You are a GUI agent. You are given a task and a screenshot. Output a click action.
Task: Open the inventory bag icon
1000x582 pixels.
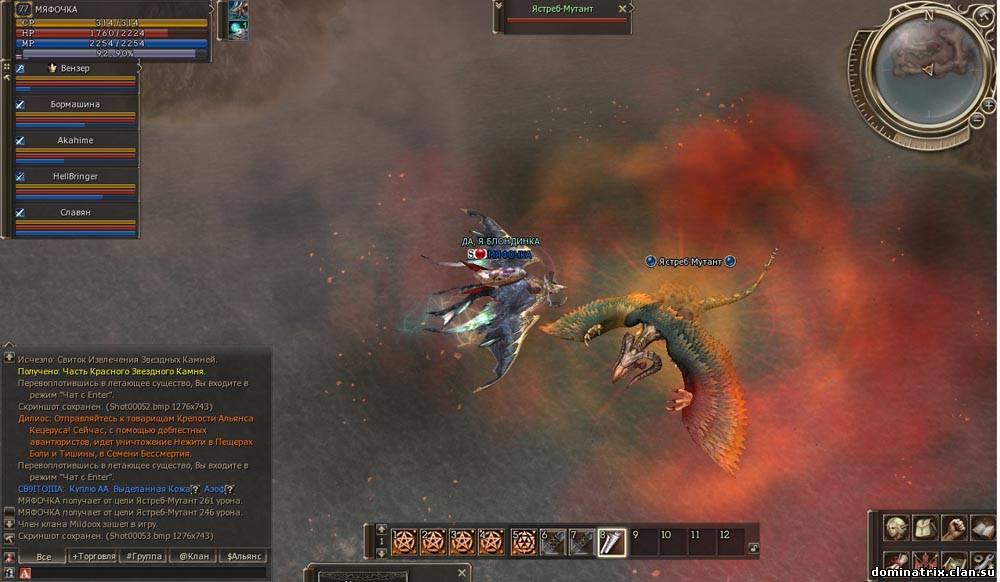coord(925,527)
